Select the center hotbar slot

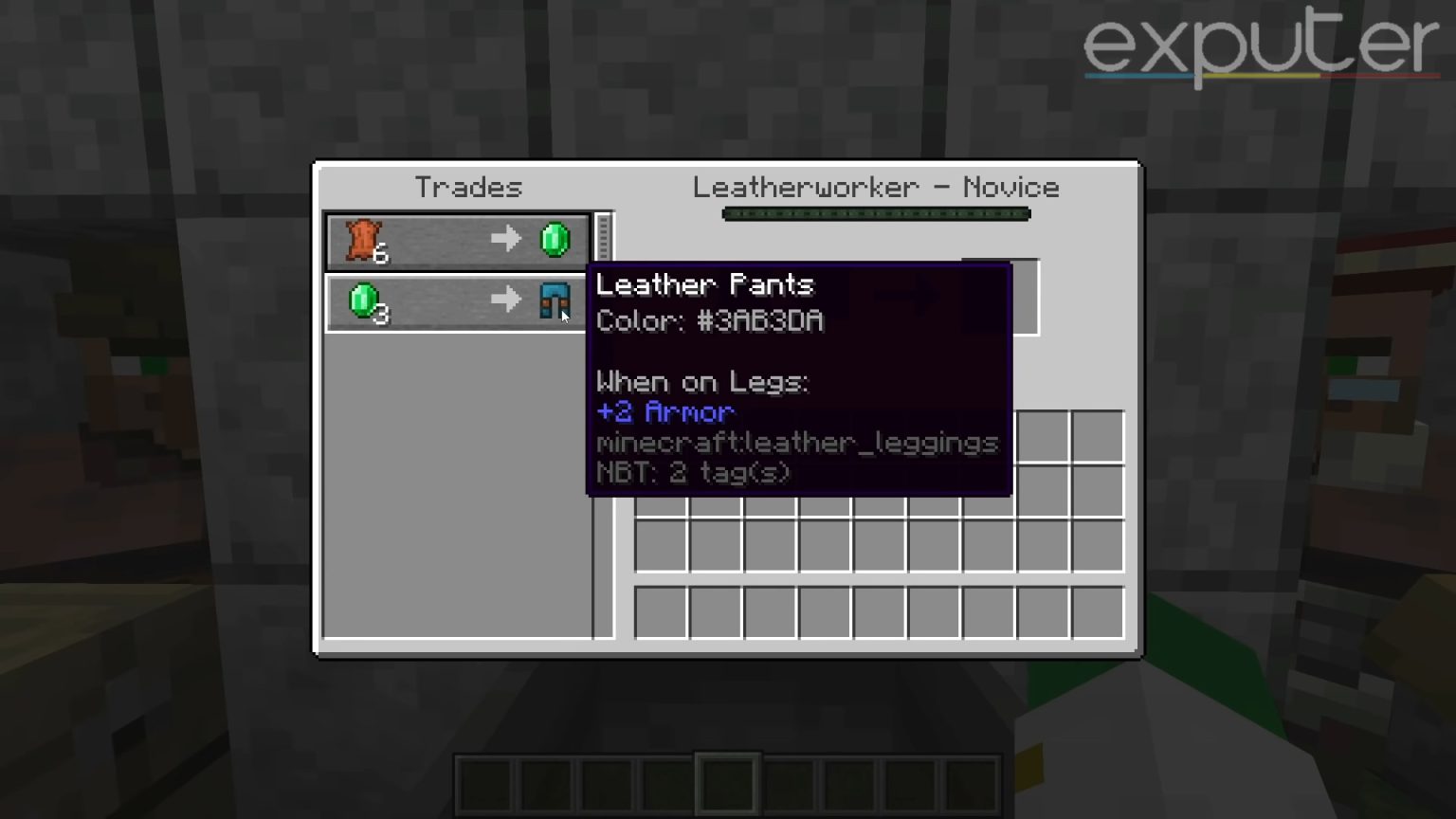pyautogui.click(x=728, y=785)
